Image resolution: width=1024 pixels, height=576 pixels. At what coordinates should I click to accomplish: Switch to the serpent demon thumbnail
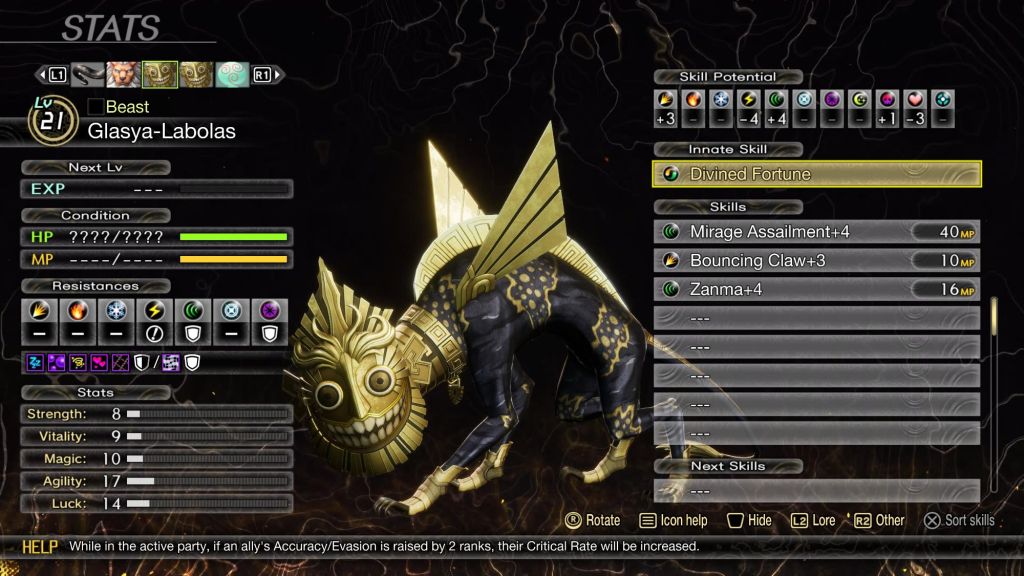click(88, 75)
